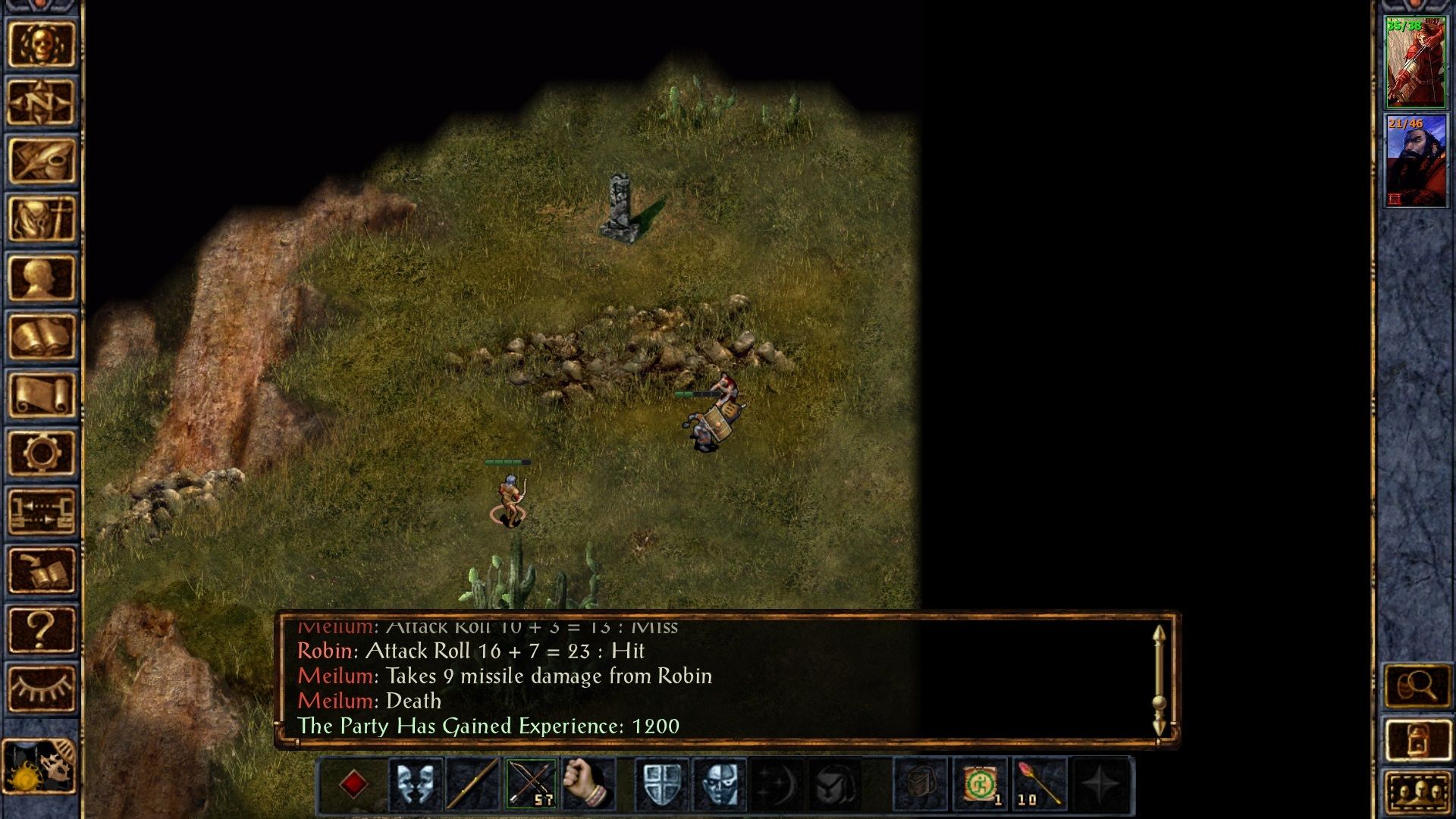Click the skull button in the sidebar
Viewport: 1456px width, 819px height.
coord(42,45)
